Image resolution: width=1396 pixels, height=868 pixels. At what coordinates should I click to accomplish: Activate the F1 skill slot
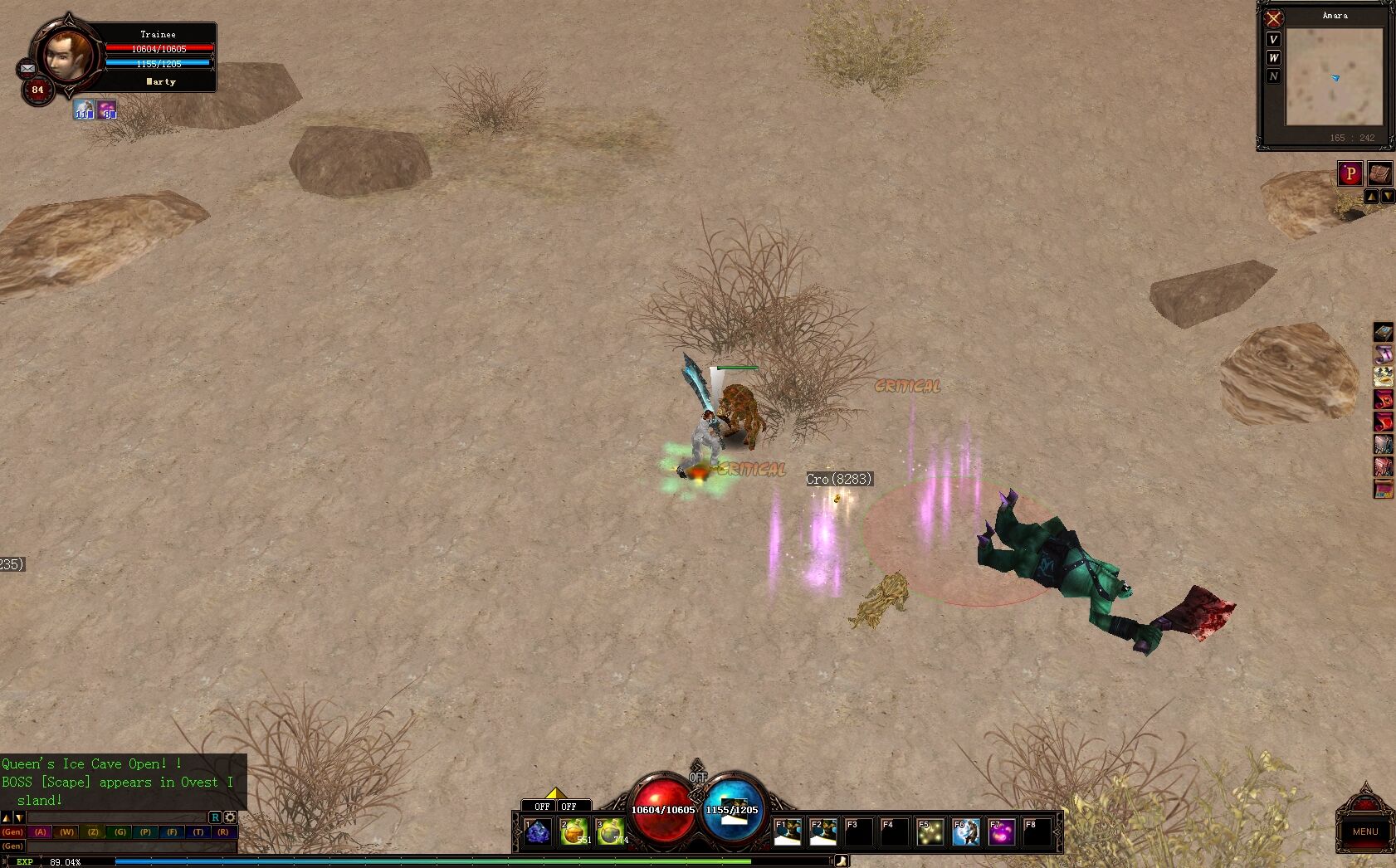pos(788,831)
